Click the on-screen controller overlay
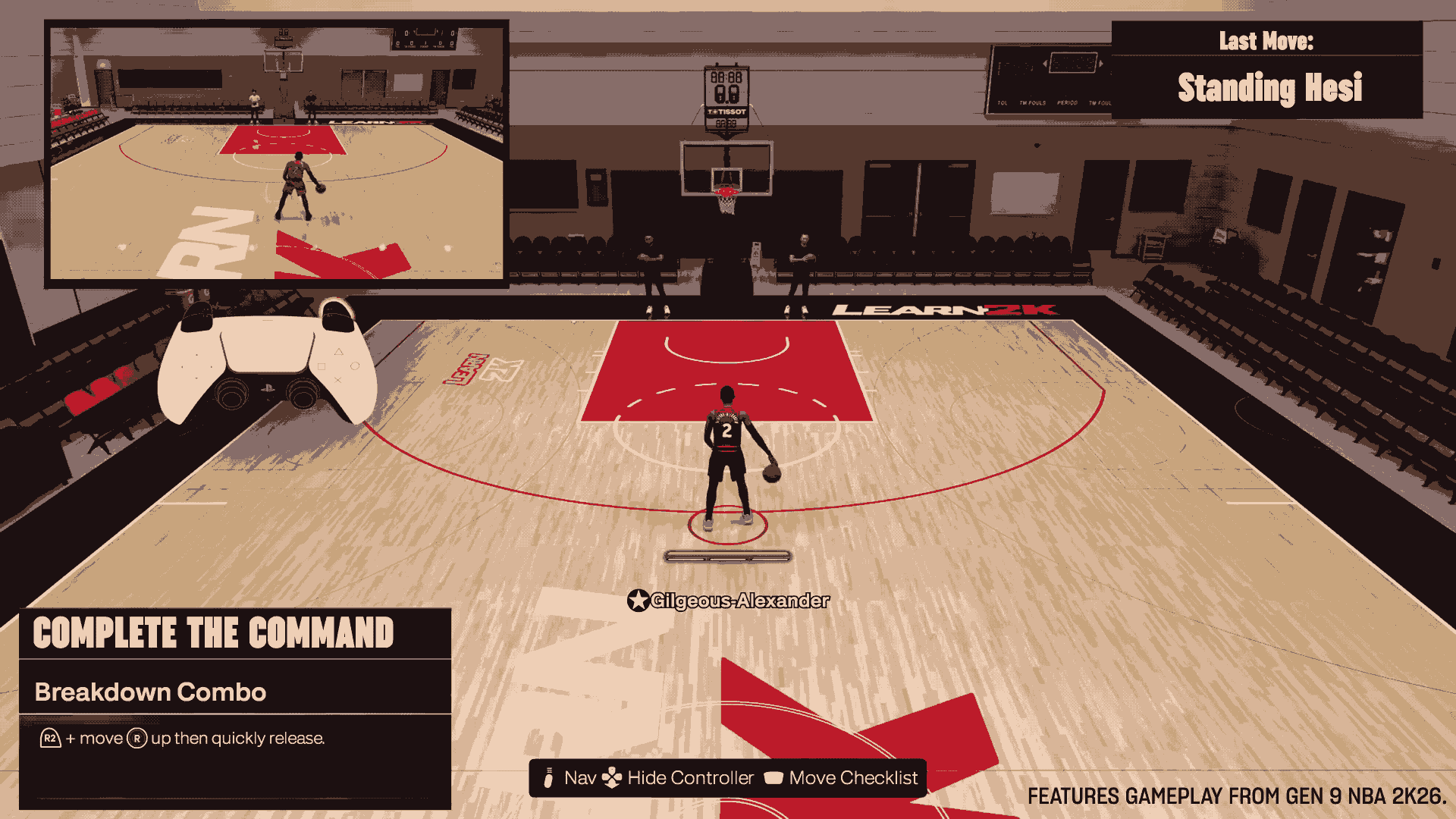The height and width of the screenshot is (819, 1456). point(267,362)
